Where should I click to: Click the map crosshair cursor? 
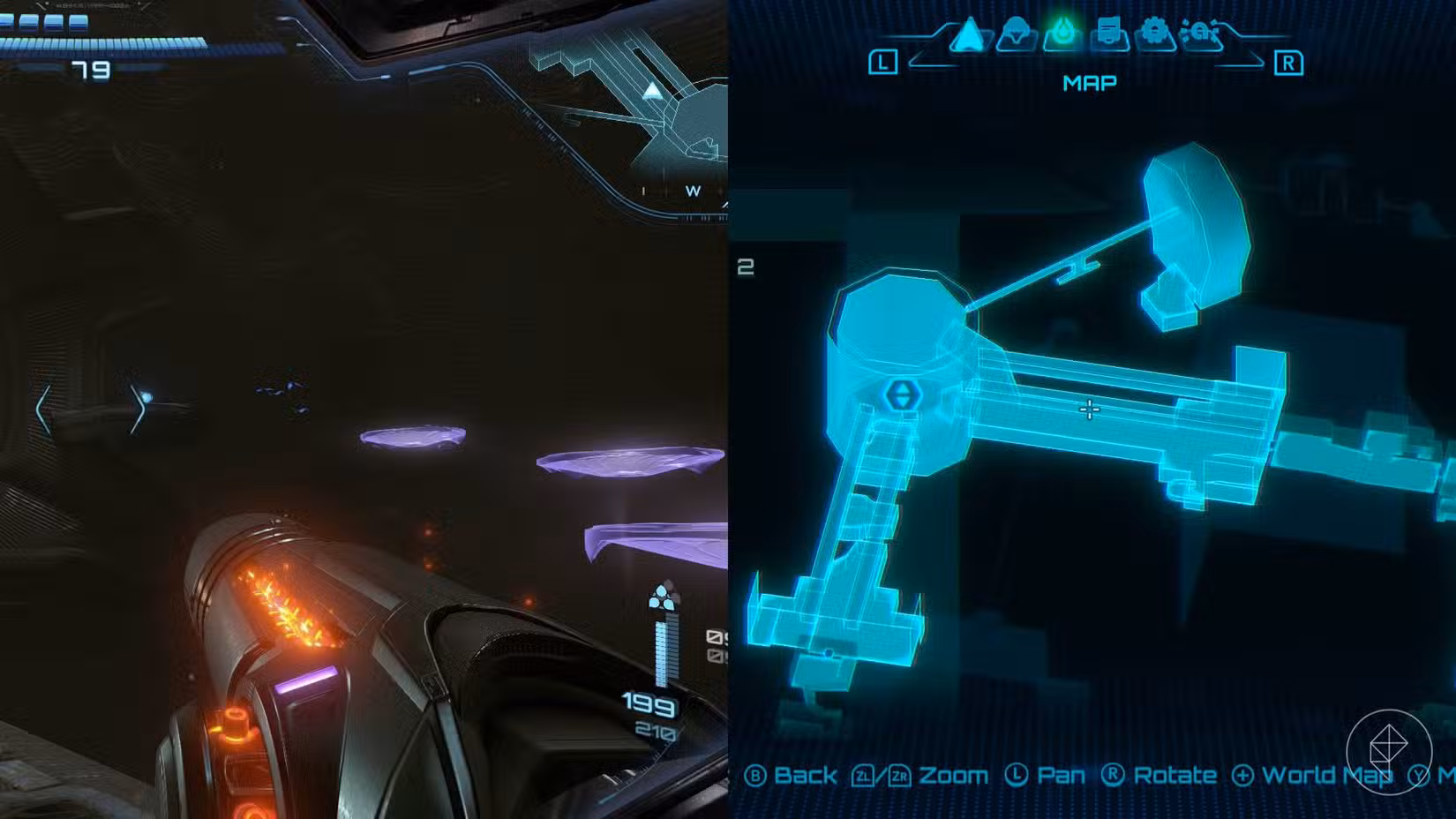(x=1090, y=408)
